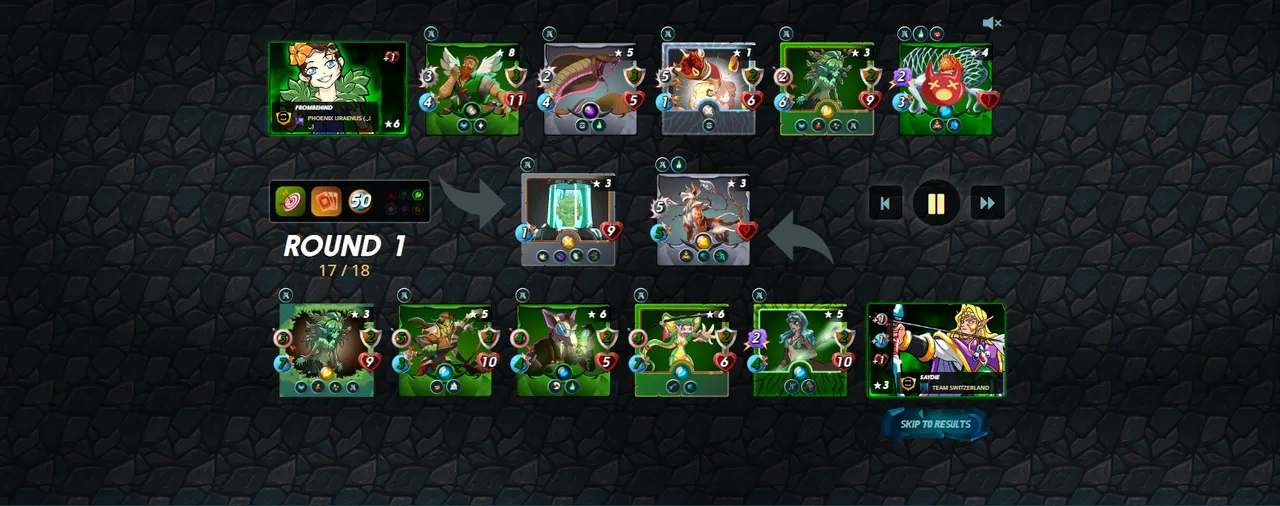Click Skip to Results button
1280x506 pixels.
coord(935,424)
